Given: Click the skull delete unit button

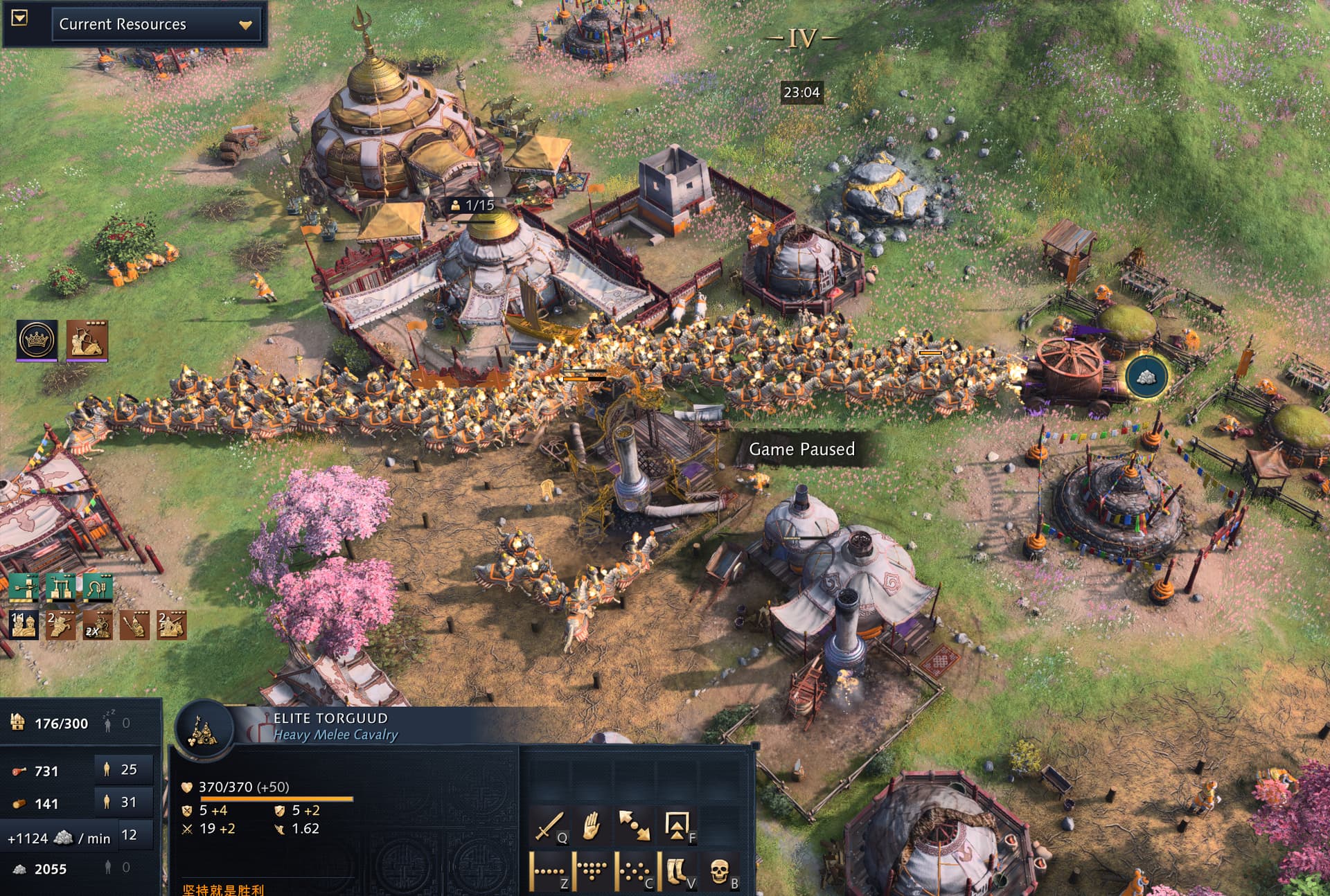Looking at the screenshot, I should [x=720, y=870].
